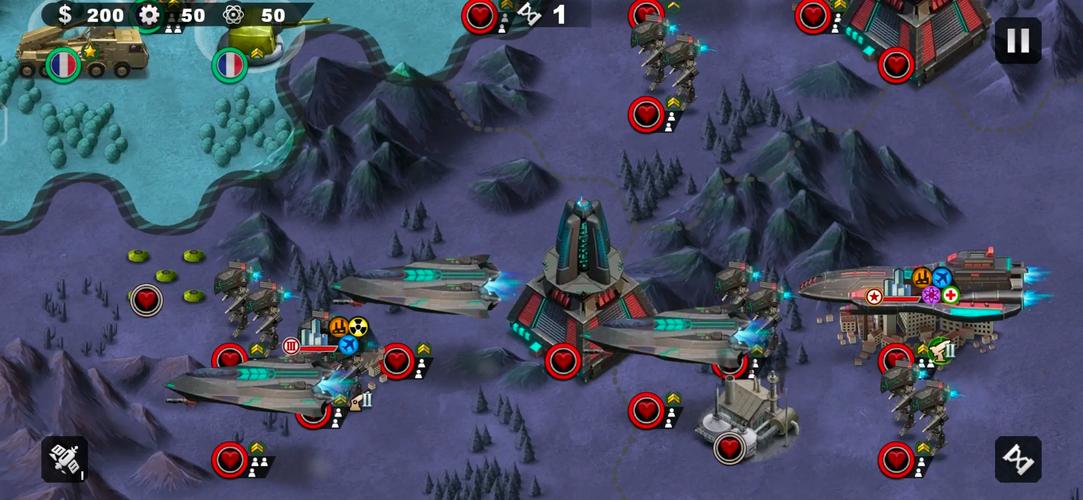Viewport: 1083px width, 500px height.
Task: Open the satellite view button
Action: point(64,459)
